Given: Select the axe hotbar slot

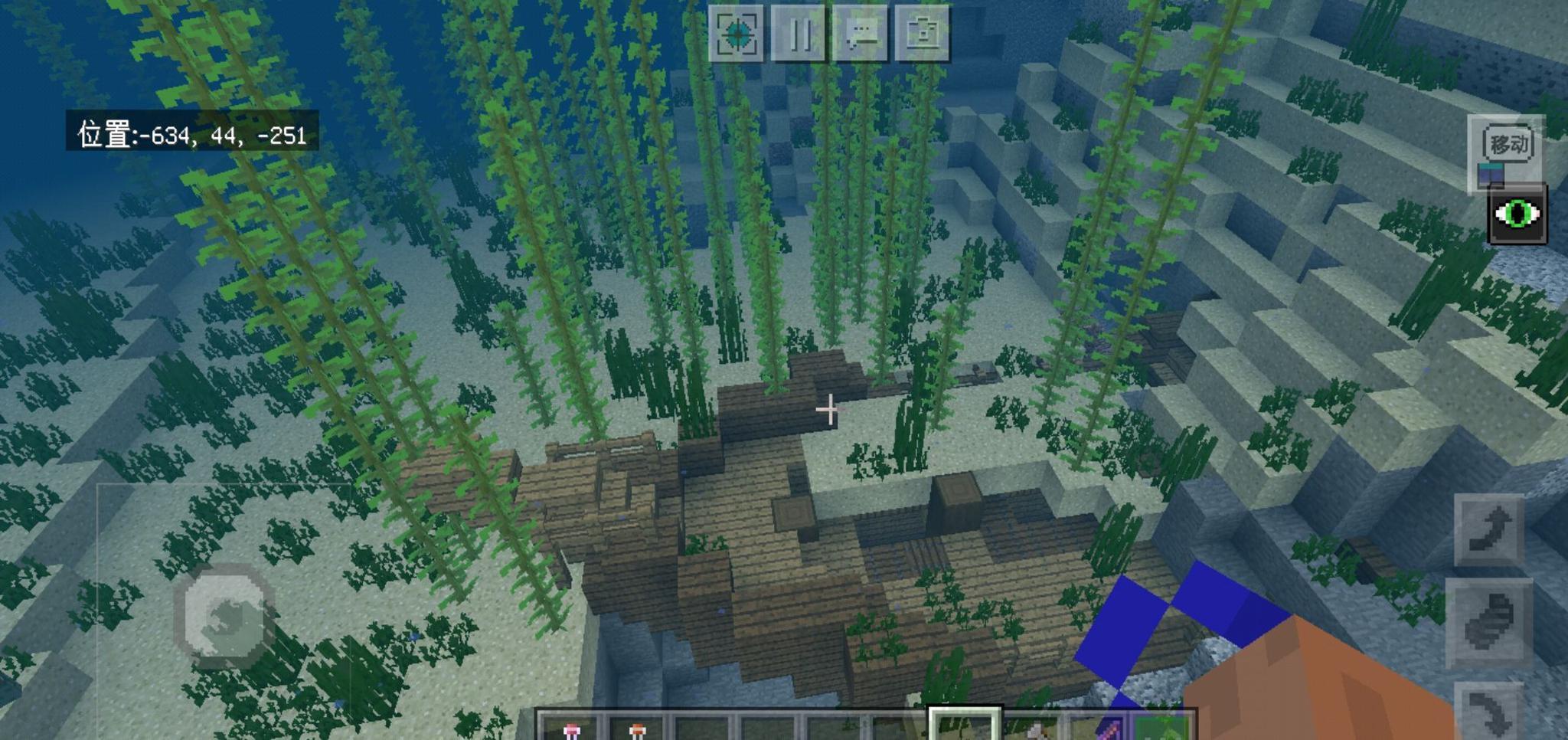Looking at the screenshot, I should 1034,728.
